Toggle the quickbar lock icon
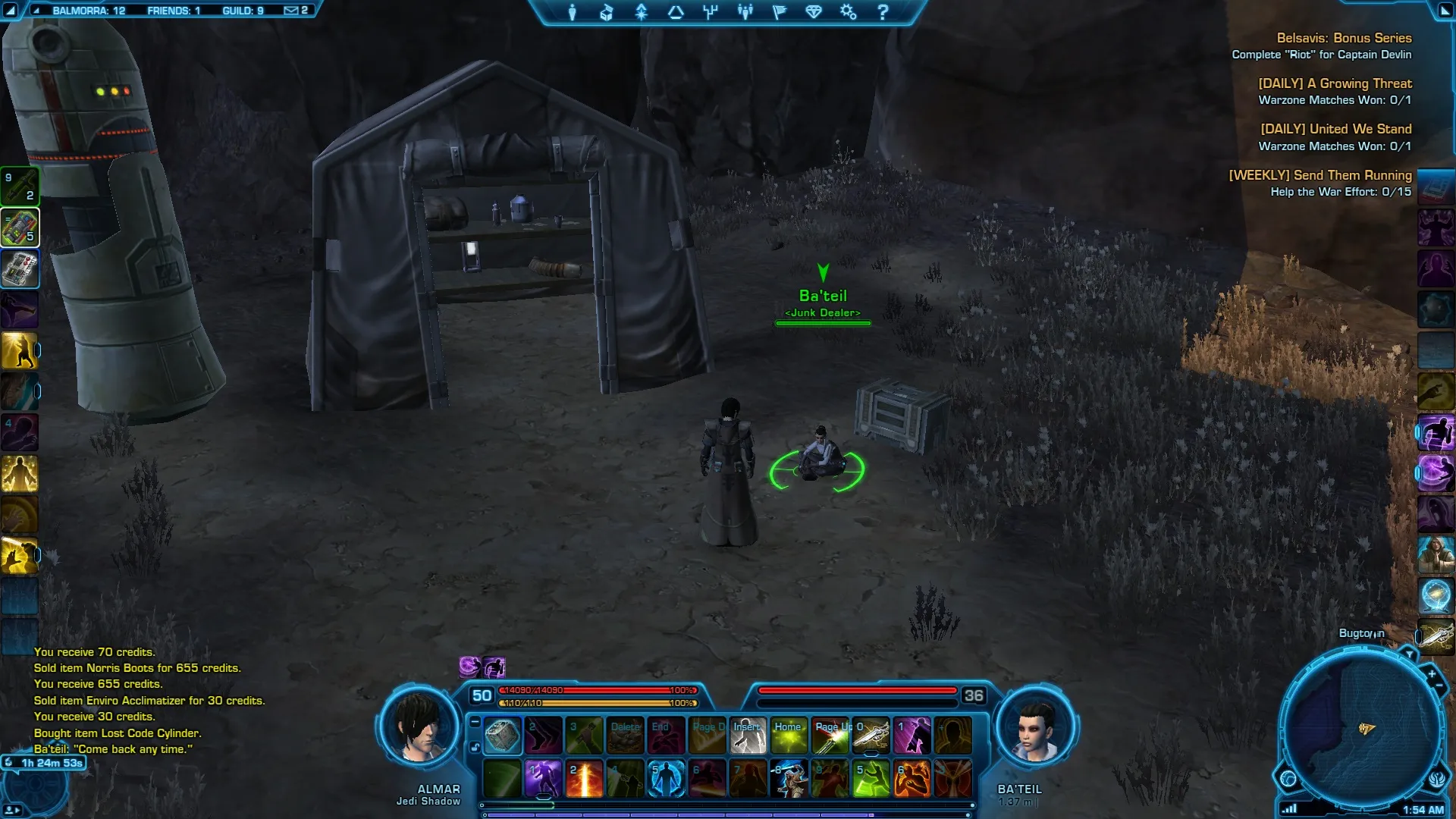The height and width of the screenshot is (819, 1456). [475, 748]
